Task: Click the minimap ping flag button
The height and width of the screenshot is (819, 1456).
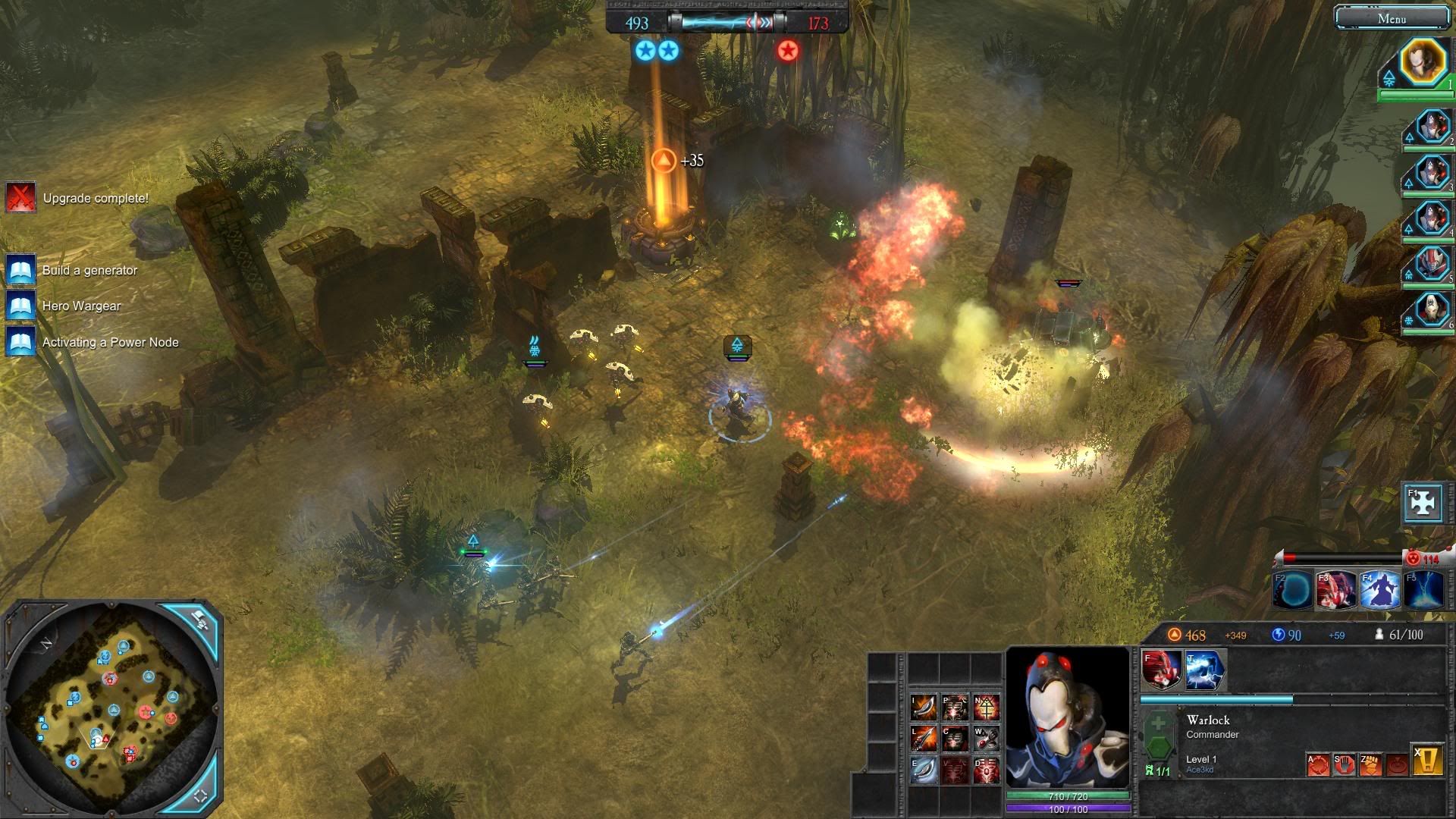Action: pos(200,620)
